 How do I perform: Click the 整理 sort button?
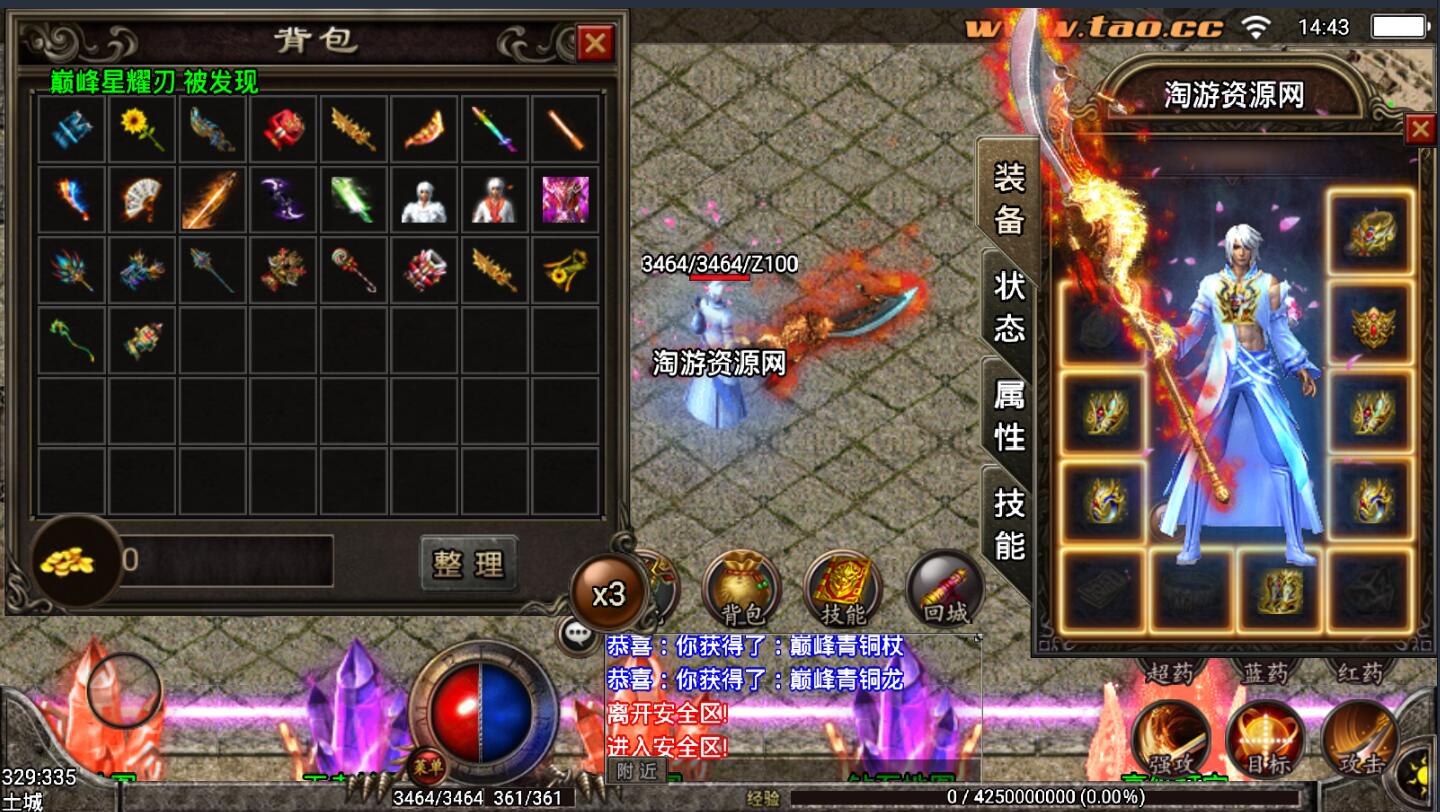pyautogui.click(x=468, y=563)
